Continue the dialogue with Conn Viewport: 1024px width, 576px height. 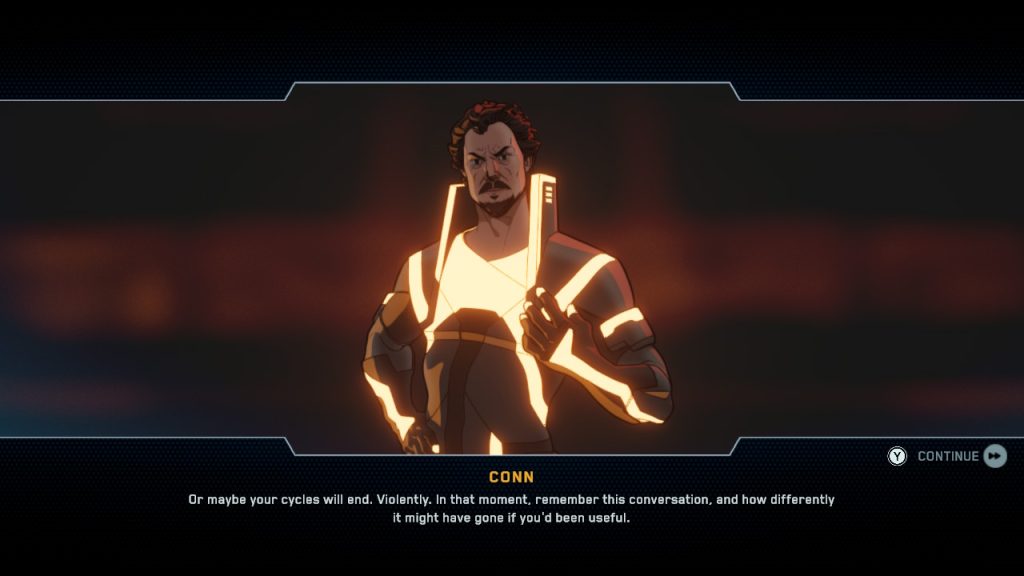tap(947, 456)
